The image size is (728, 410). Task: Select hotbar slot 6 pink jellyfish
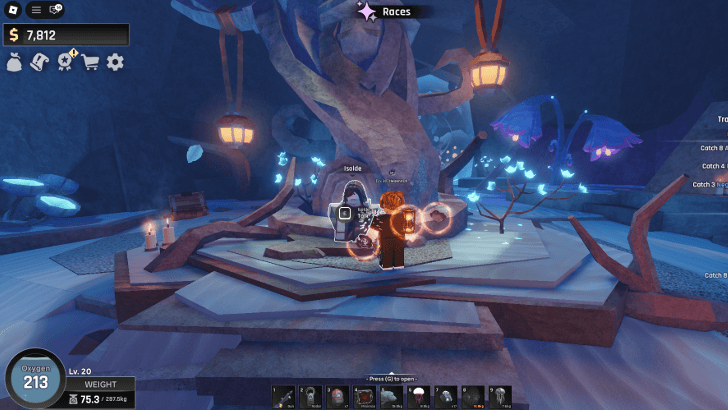point(418,397)
